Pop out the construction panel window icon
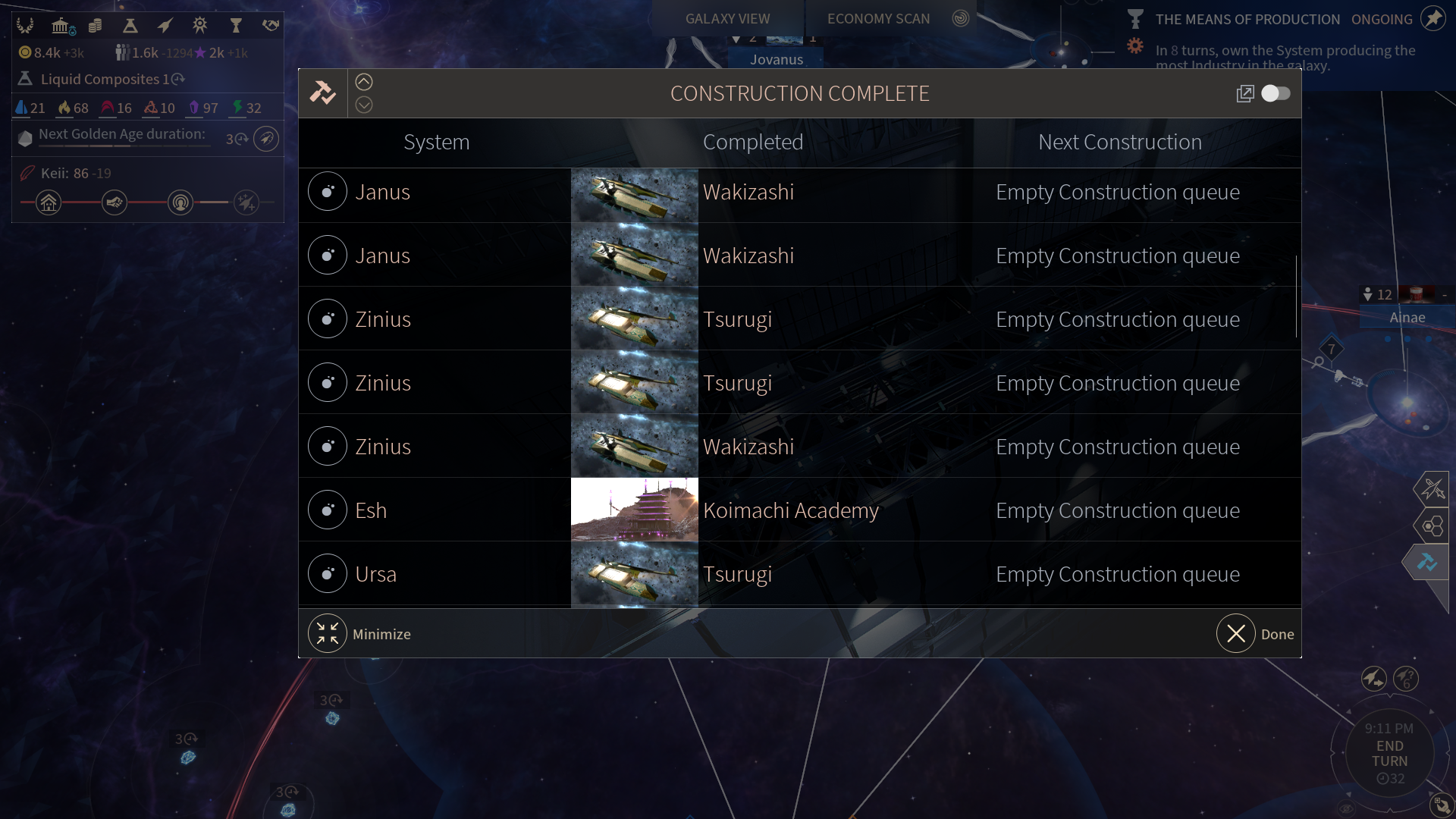The image size is (1456, 819). coord(1245,93)
